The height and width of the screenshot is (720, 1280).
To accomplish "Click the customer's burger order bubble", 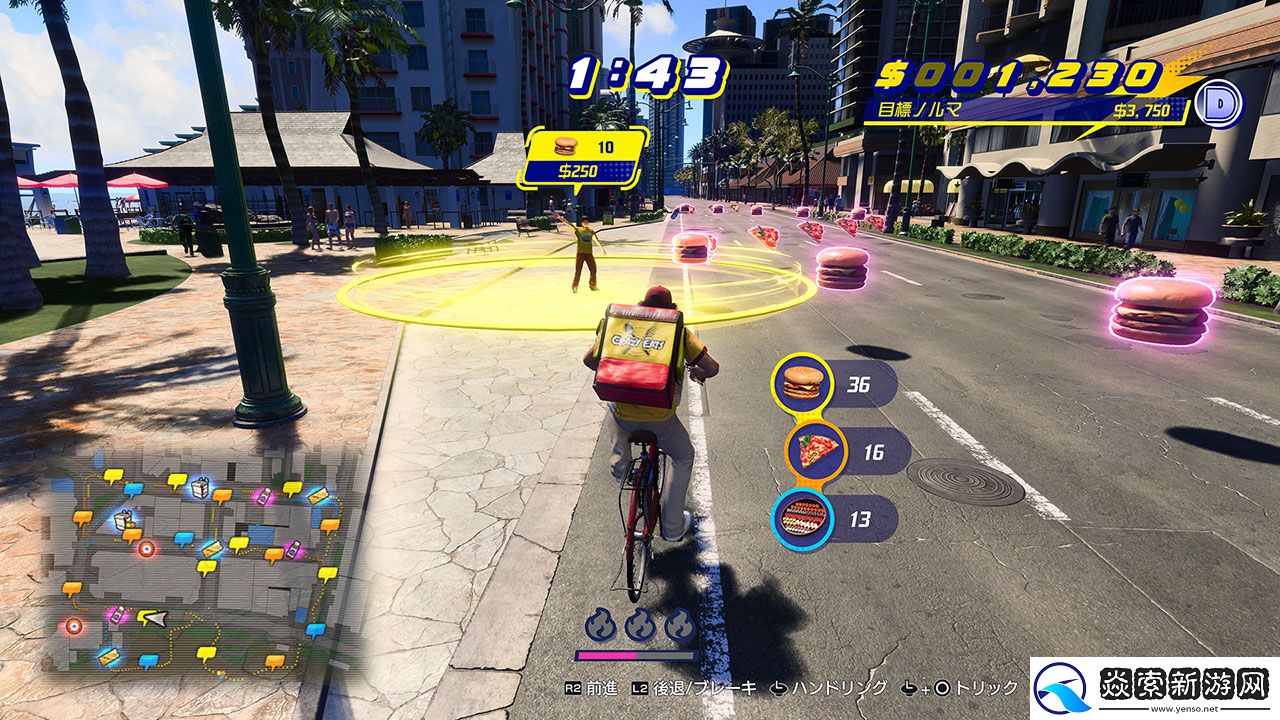I will (582, 157).
